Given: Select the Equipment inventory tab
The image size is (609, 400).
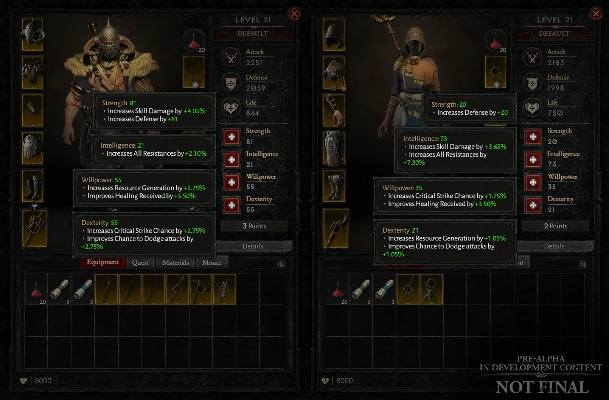Looking at the screenshot, I should tap(103, 262).
